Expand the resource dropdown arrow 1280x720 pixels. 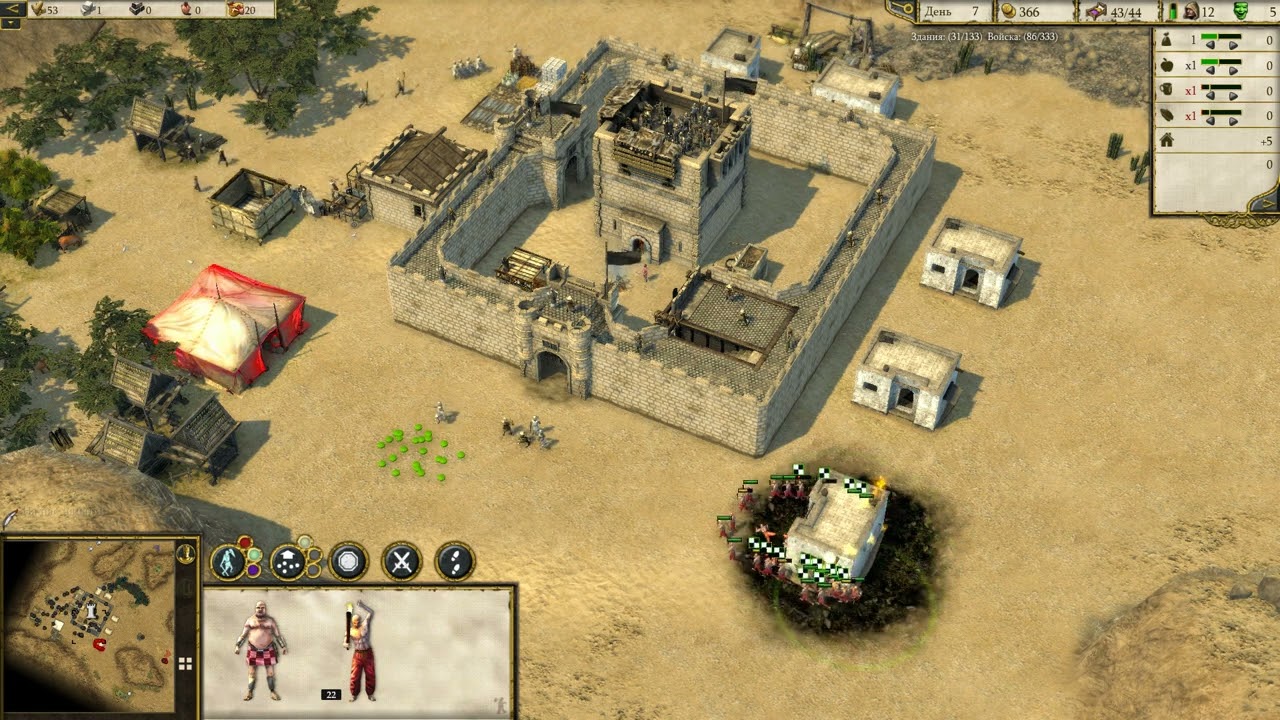tap(13, 22)
